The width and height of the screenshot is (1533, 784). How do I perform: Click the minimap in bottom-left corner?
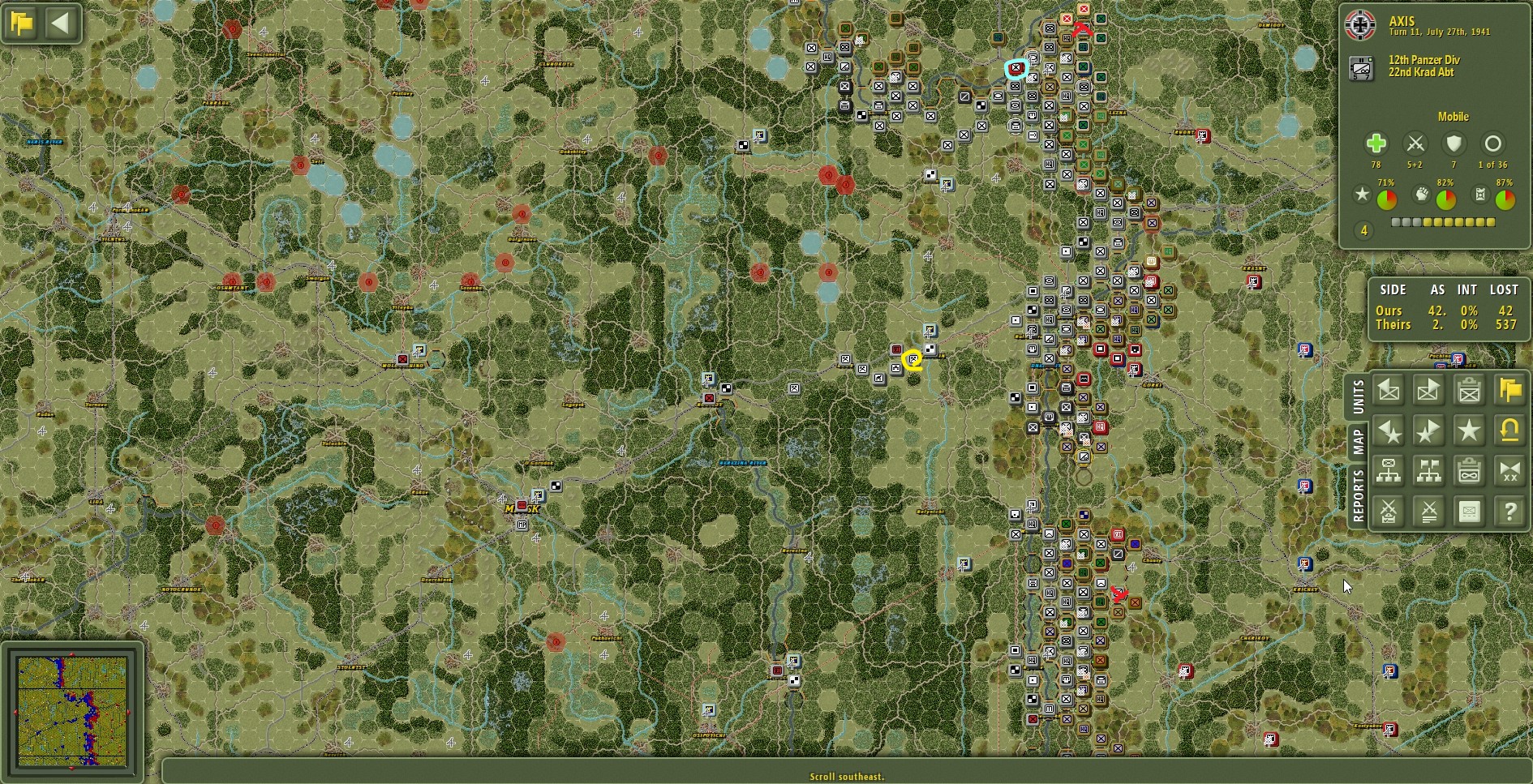pos(73,713)
